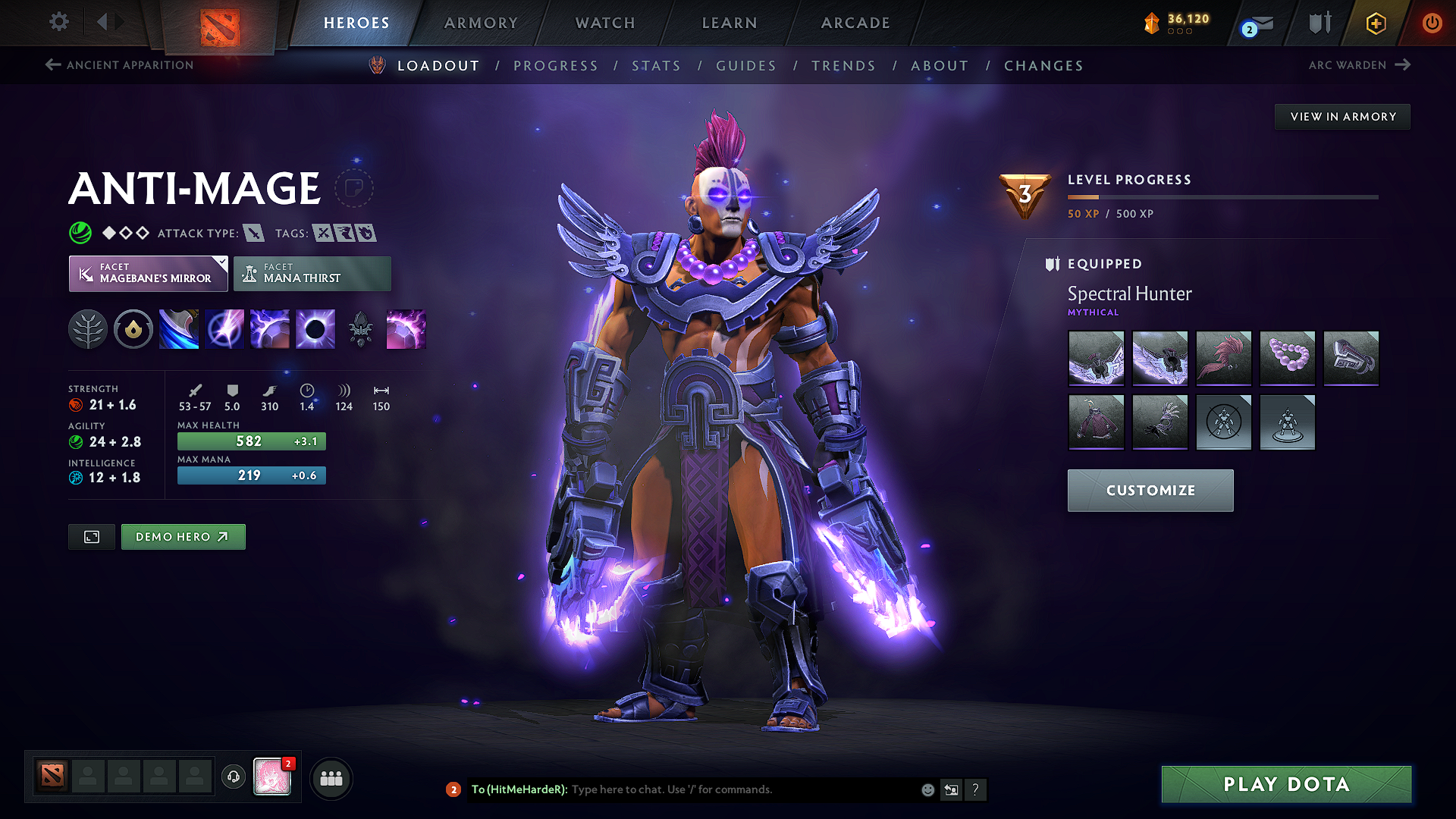1456x819 pixels.
Task: Open the Armory menu item
Action: click(481, 23)
